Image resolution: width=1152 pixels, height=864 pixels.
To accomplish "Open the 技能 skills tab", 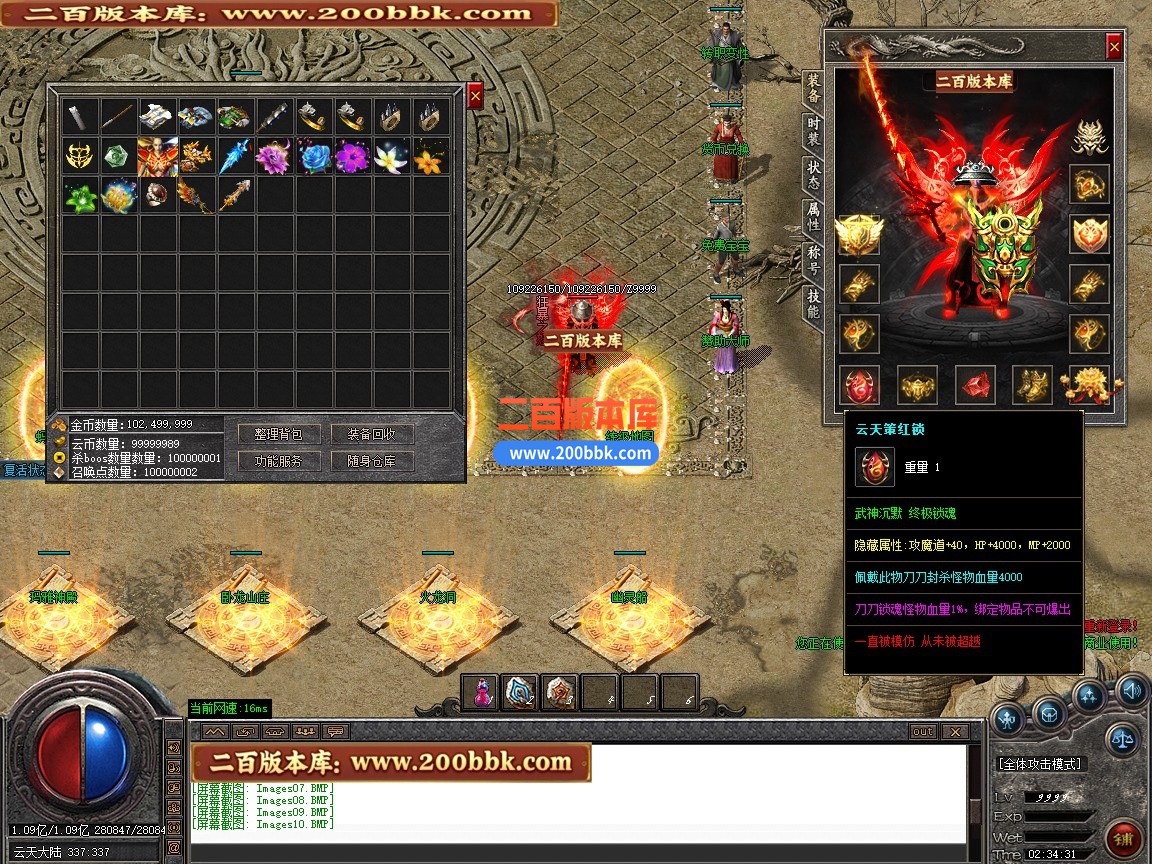I will tap(814, 304).
